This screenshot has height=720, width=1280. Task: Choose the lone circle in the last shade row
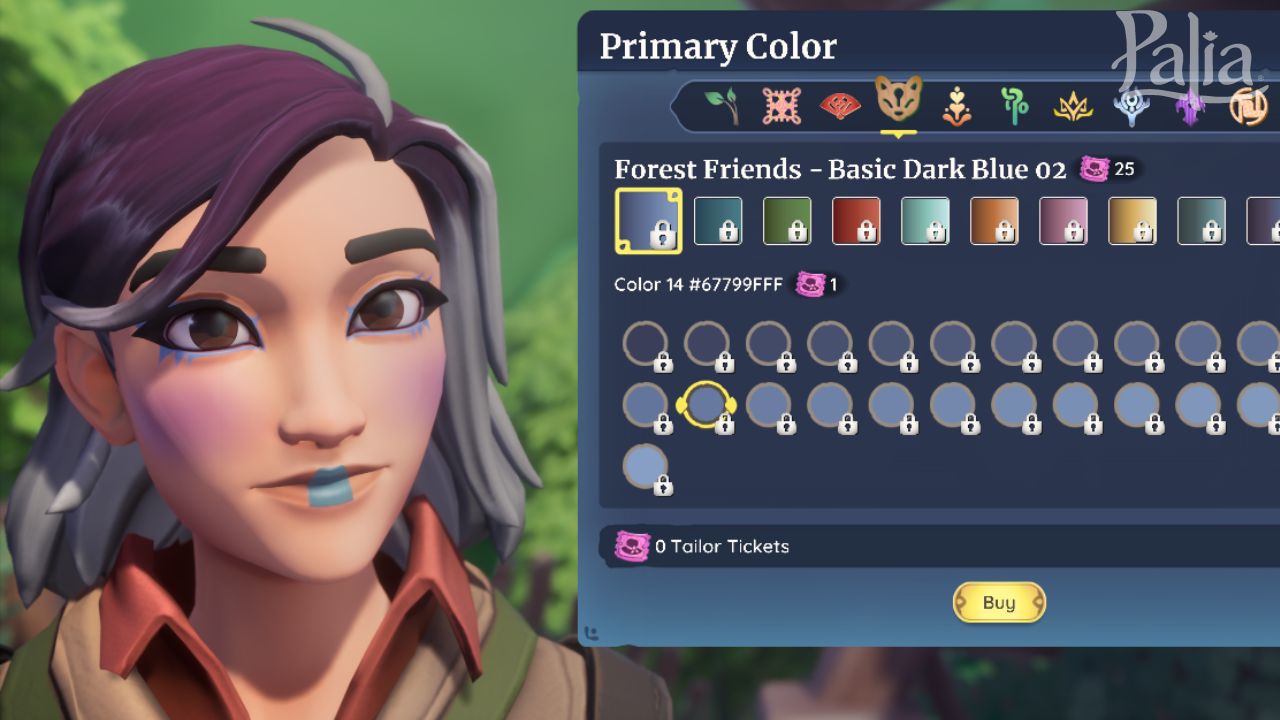click(x=645, y=466)
